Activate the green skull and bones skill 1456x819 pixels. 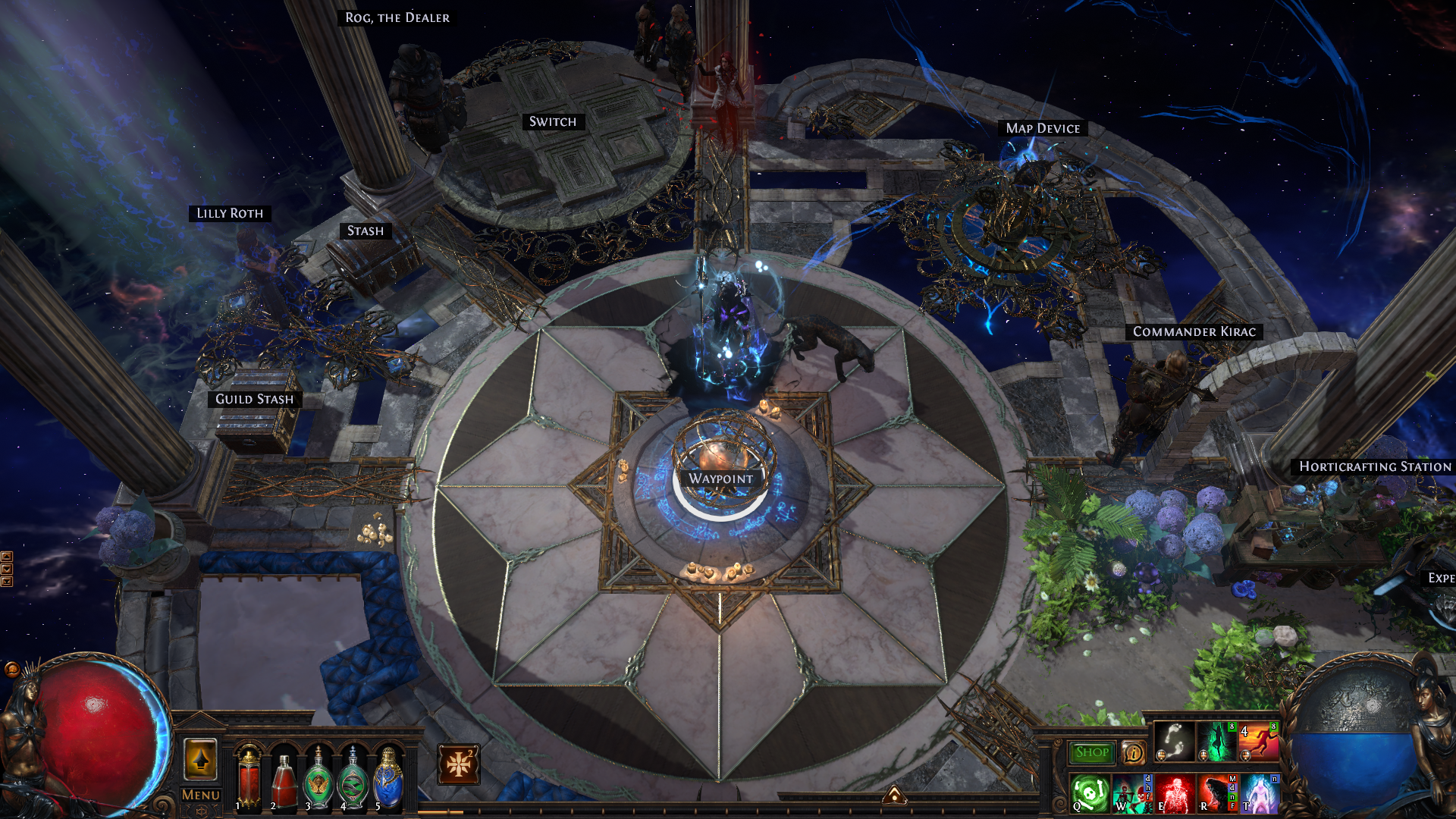coord(1090,793)
